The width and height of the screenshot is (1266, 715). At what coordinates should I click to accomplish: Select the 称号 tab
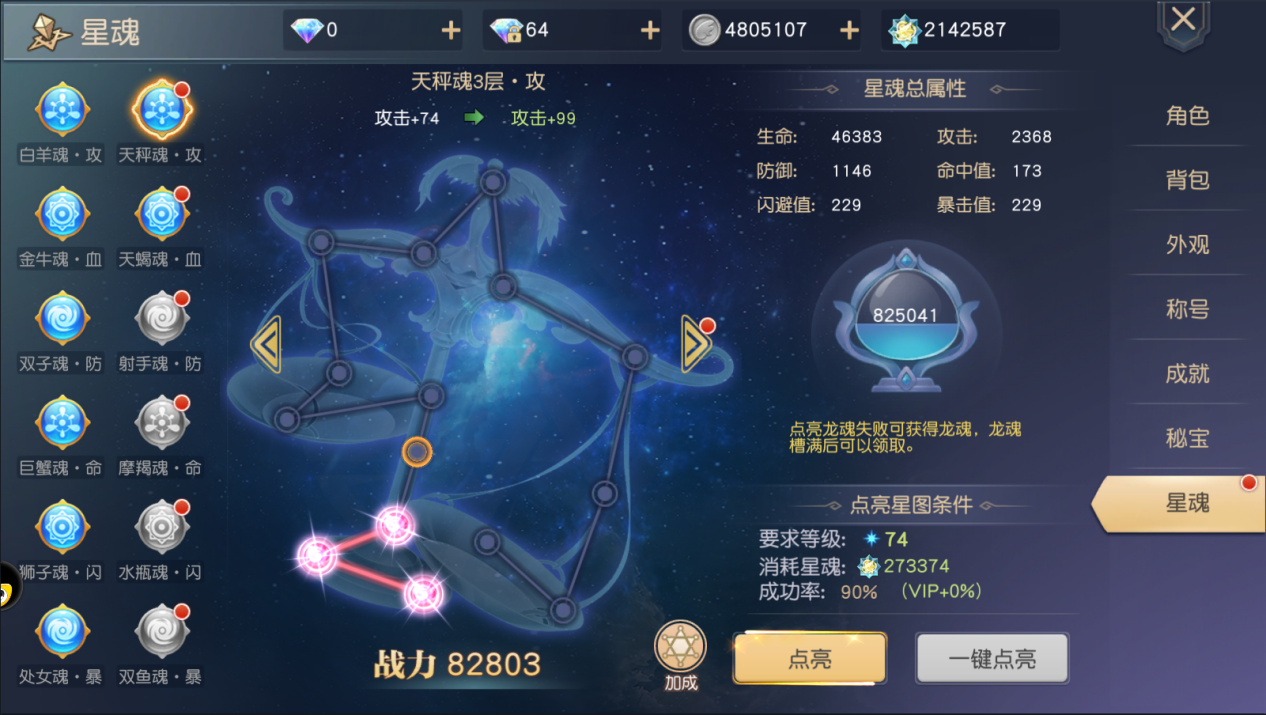tap(1187, 309)
